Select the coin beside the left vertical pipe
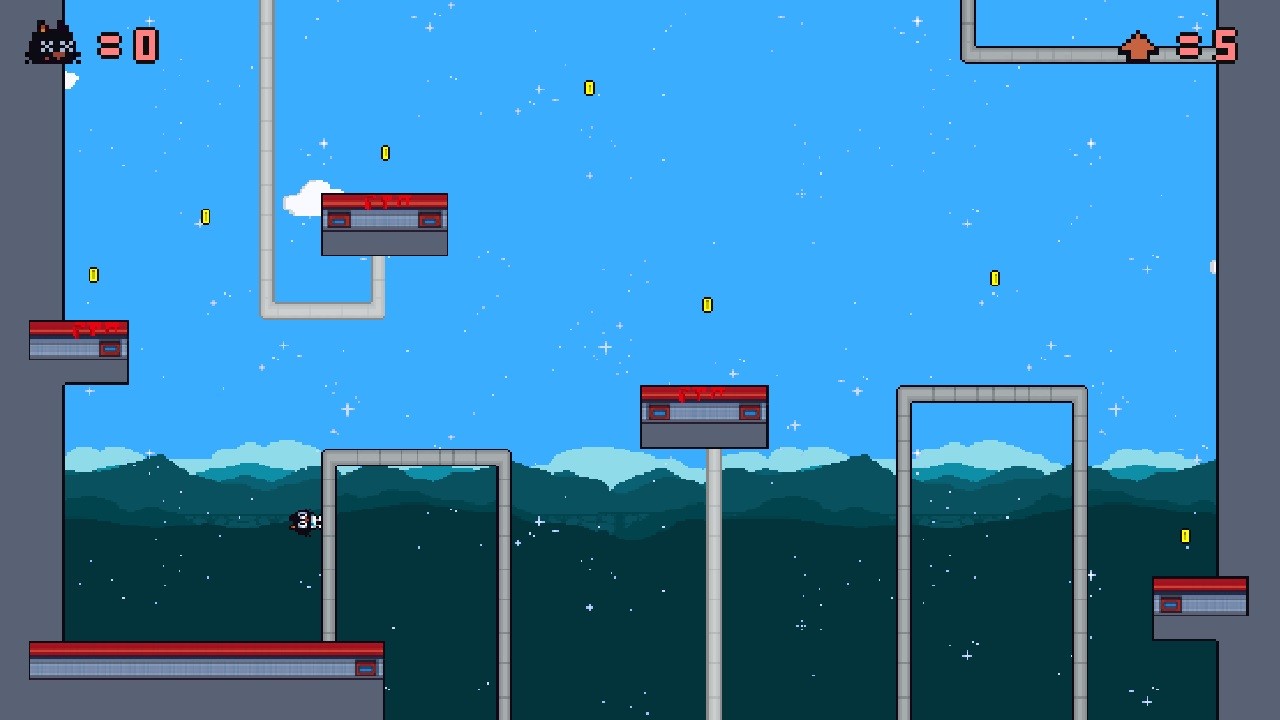Screen dimensions: 1280x720 tap(384, 153)
